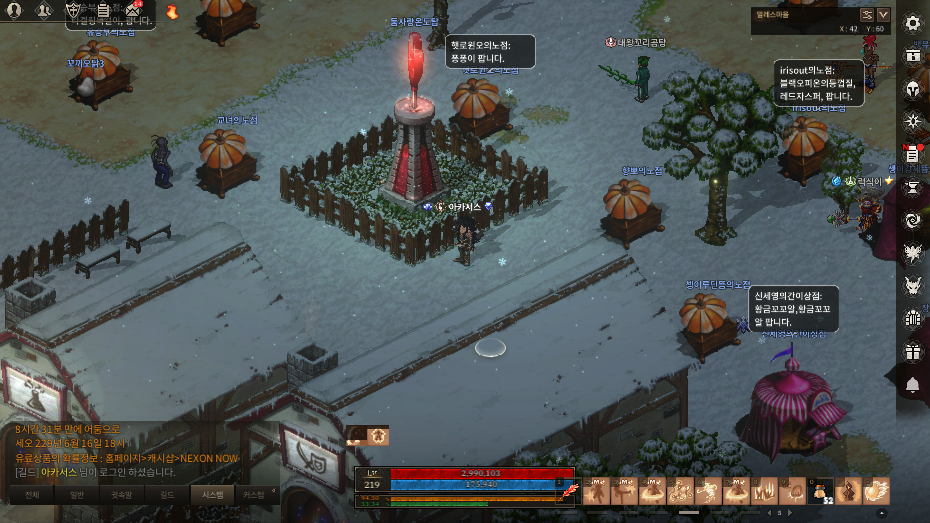The width and height of the screenshot is (930, 523).
Task: Open the gear settings menu
Action: pos(912,23)
